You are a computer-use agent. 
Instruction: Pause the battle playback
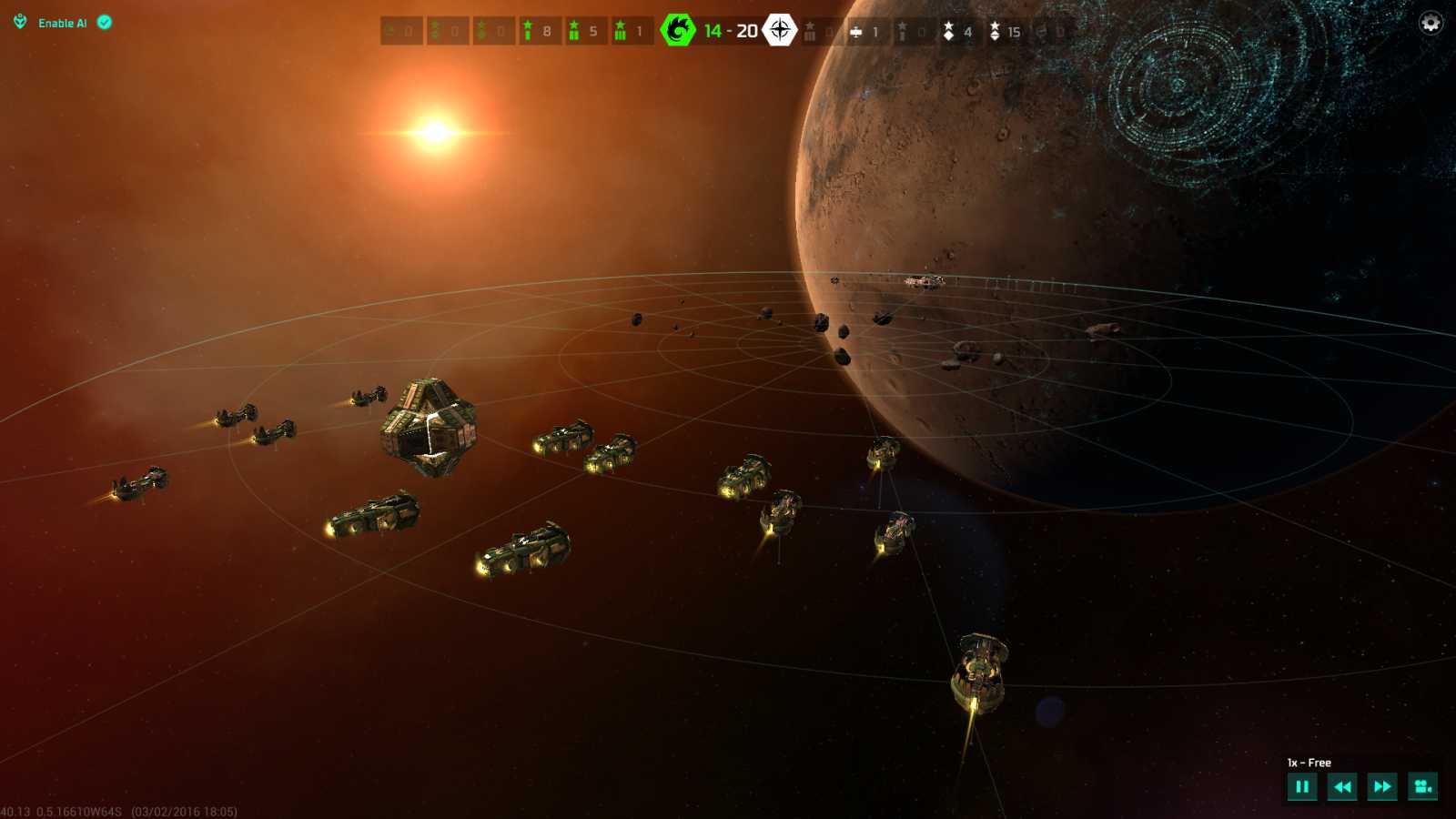(x=1302, y=787)
